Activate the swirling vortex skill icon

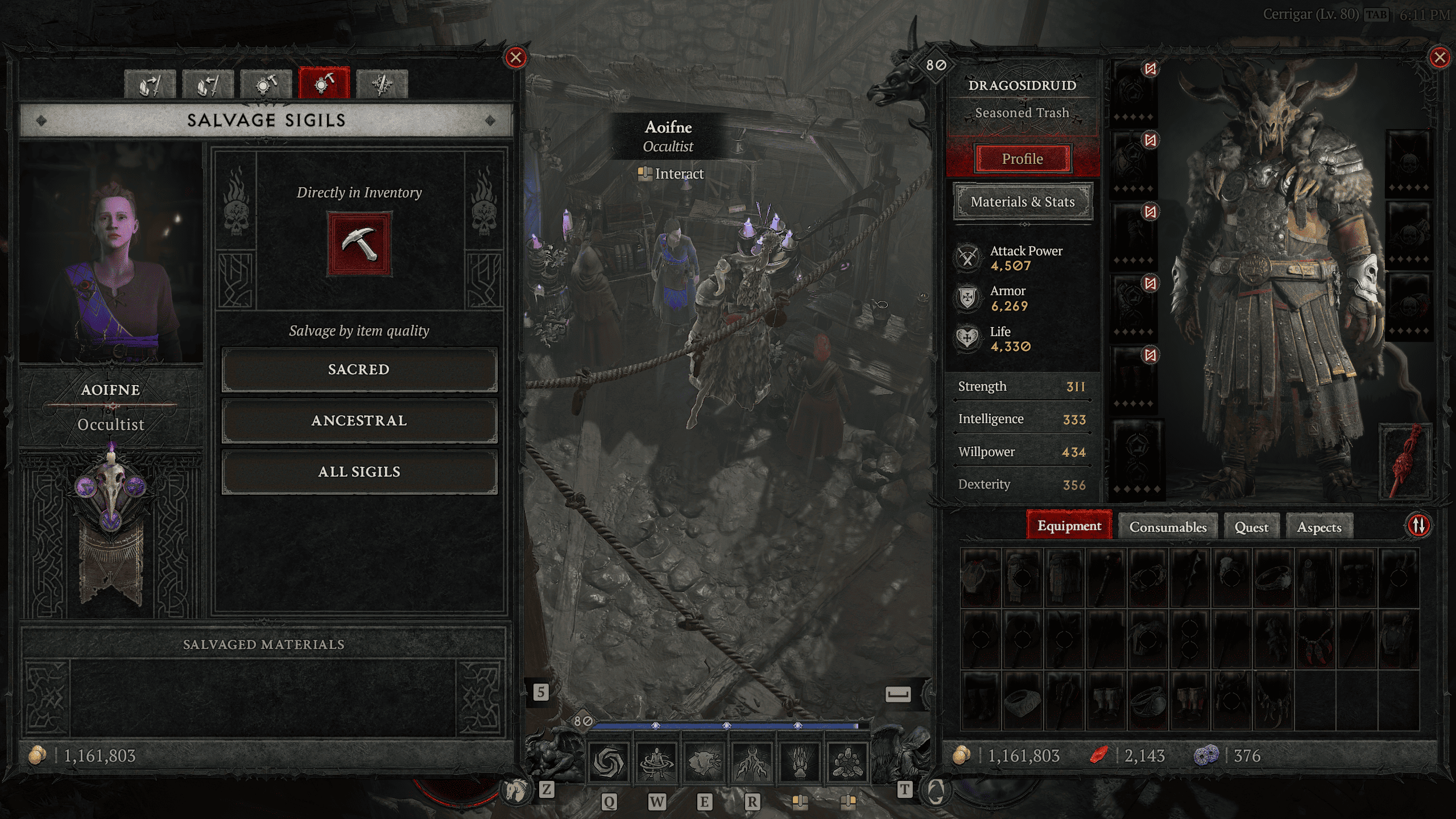pyautogui.click(x=608, y=763)
